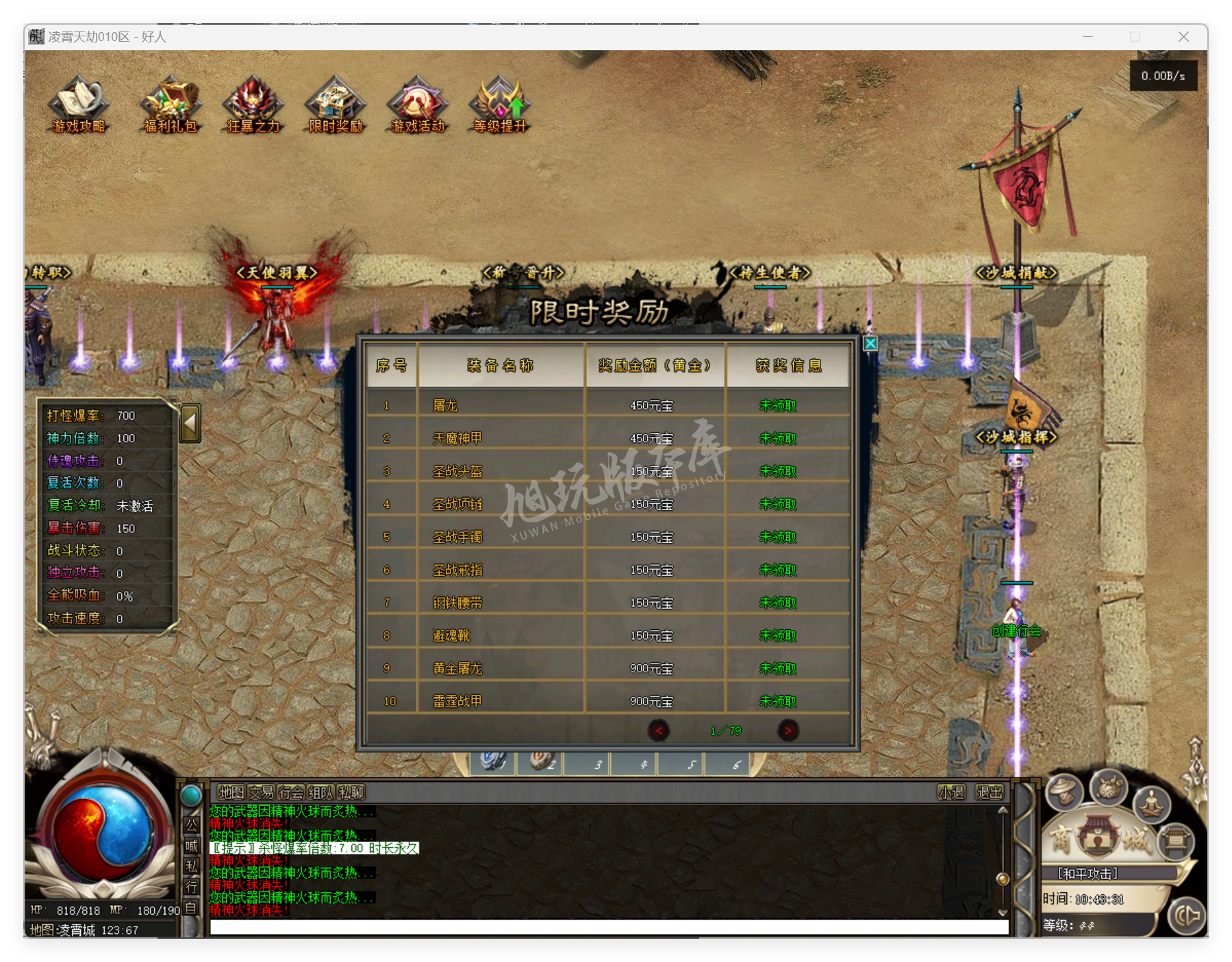This screenshot has width=1232, height=962.
Task: Open the 地图 map tab
Action: pyautogui.click(x=231, y=793)
